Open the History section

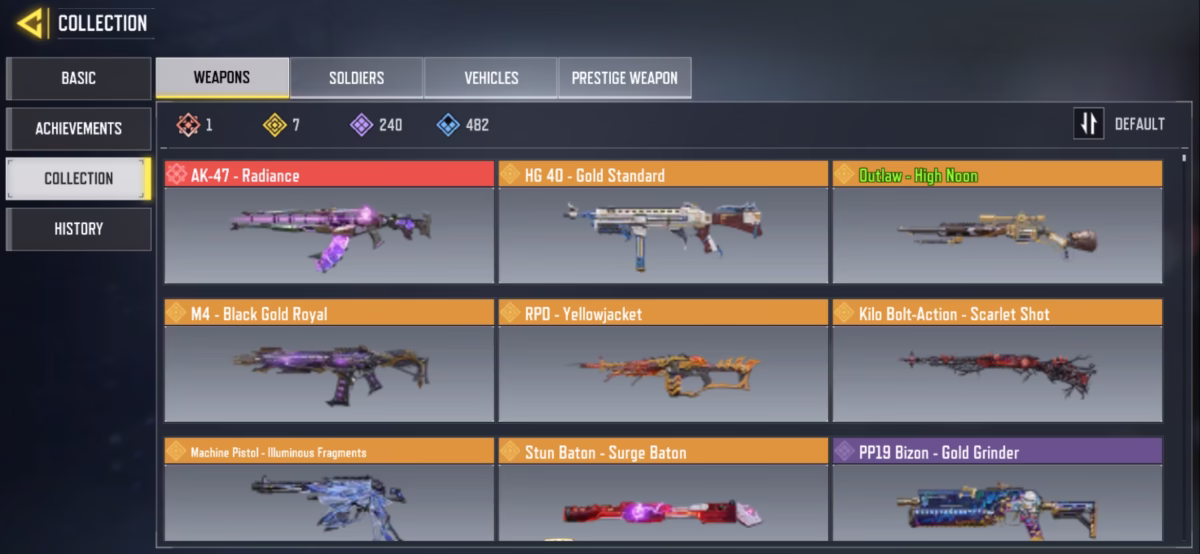point(78,229)
